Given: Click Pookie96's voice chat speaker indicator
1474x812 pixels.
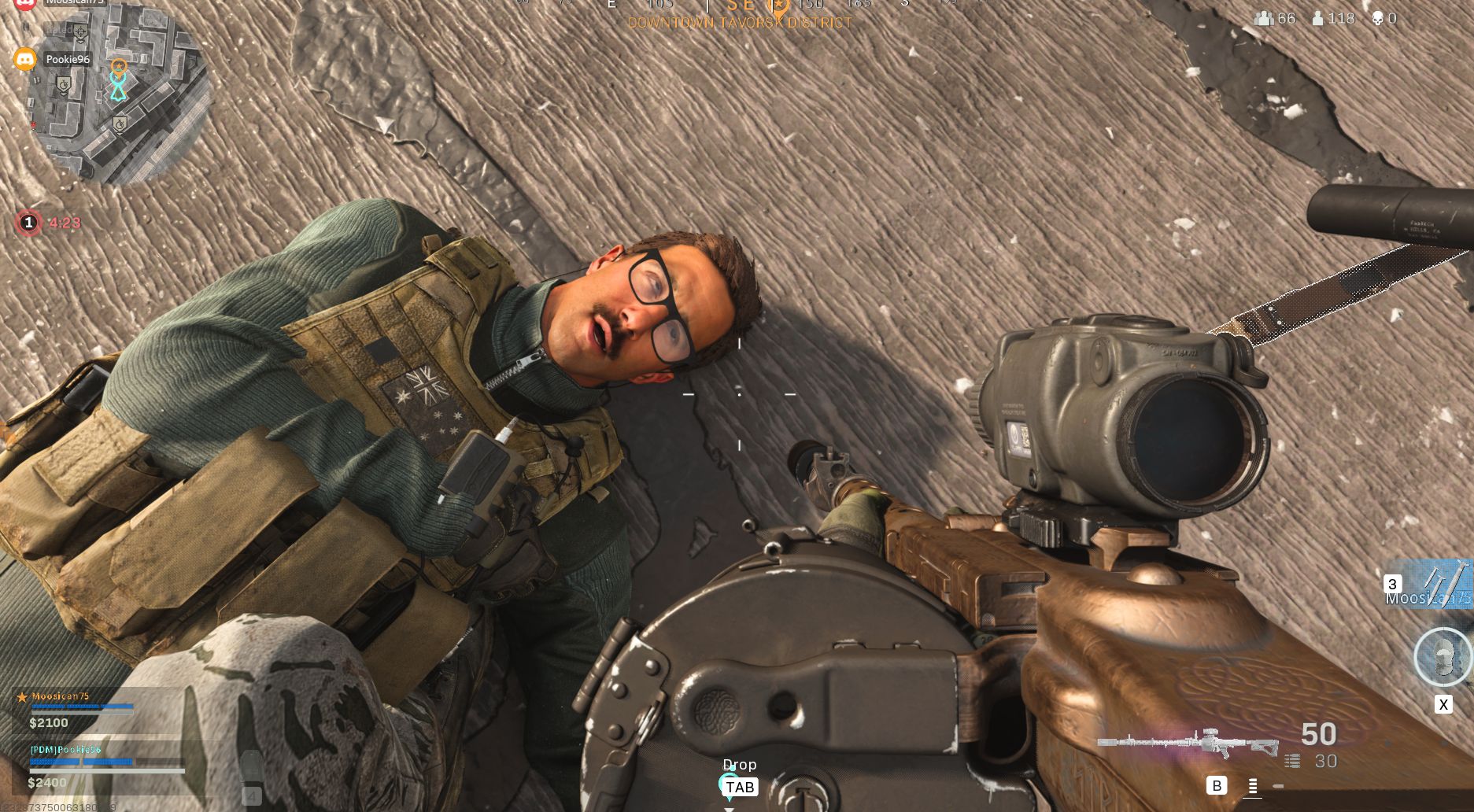Looking at the screenshot, I should tap(25, 60).
